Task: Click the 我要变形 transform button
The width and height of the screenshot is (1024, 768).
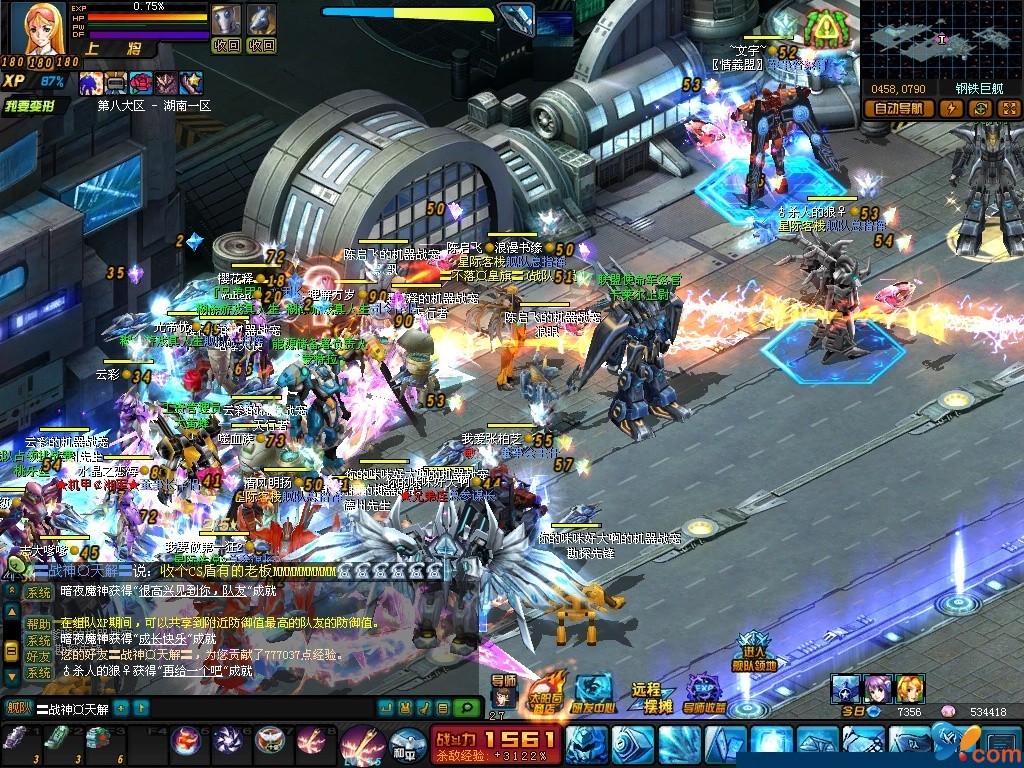Action: 30,105
